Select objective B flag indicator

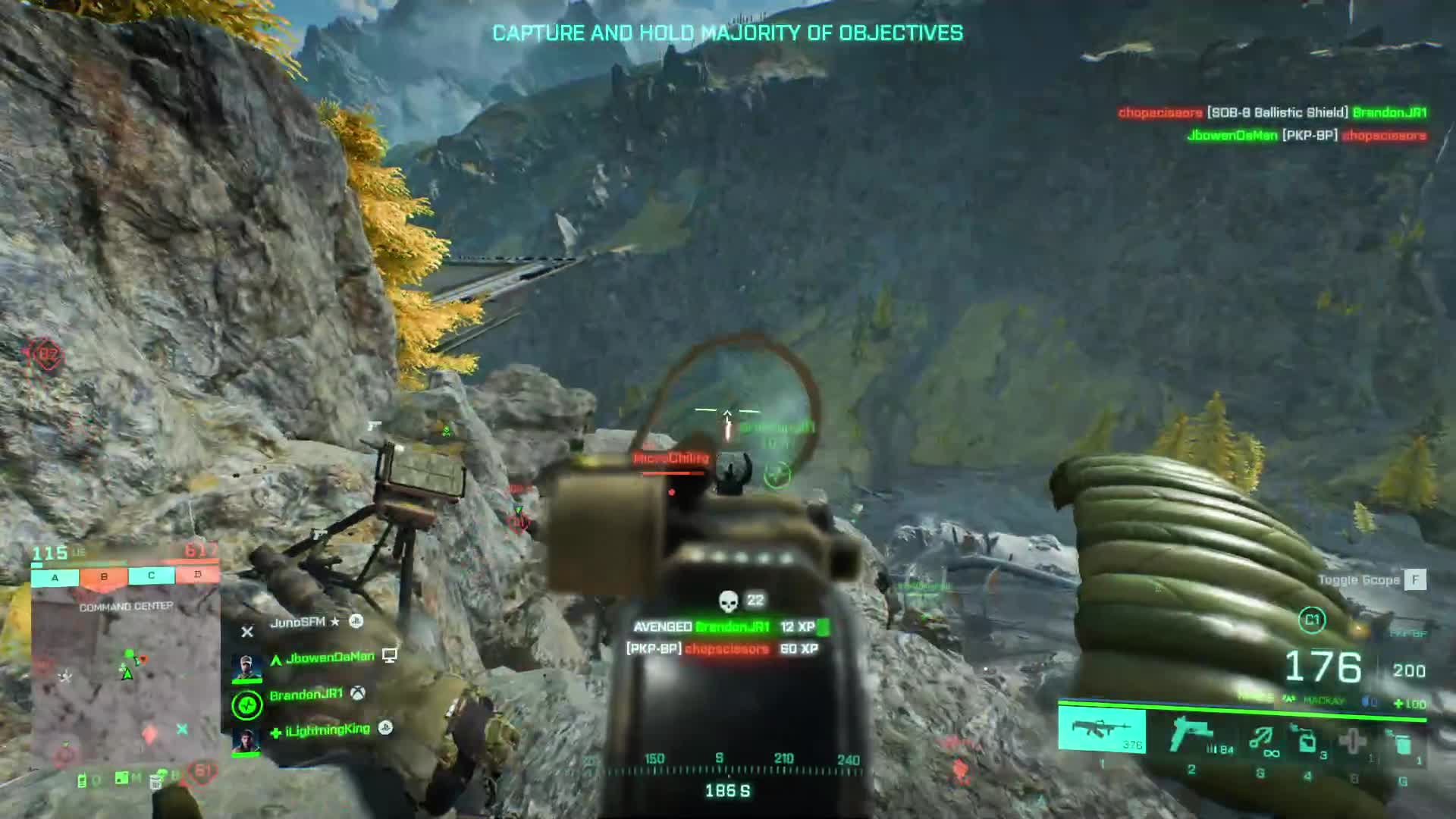click(104, 577)
